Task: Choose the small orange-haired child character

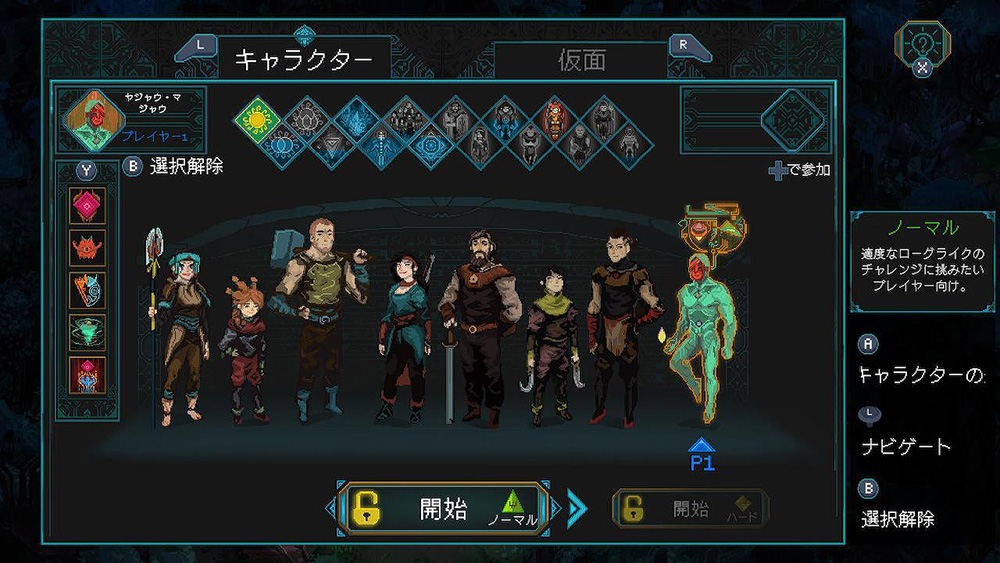Action: tap(243, 348)
